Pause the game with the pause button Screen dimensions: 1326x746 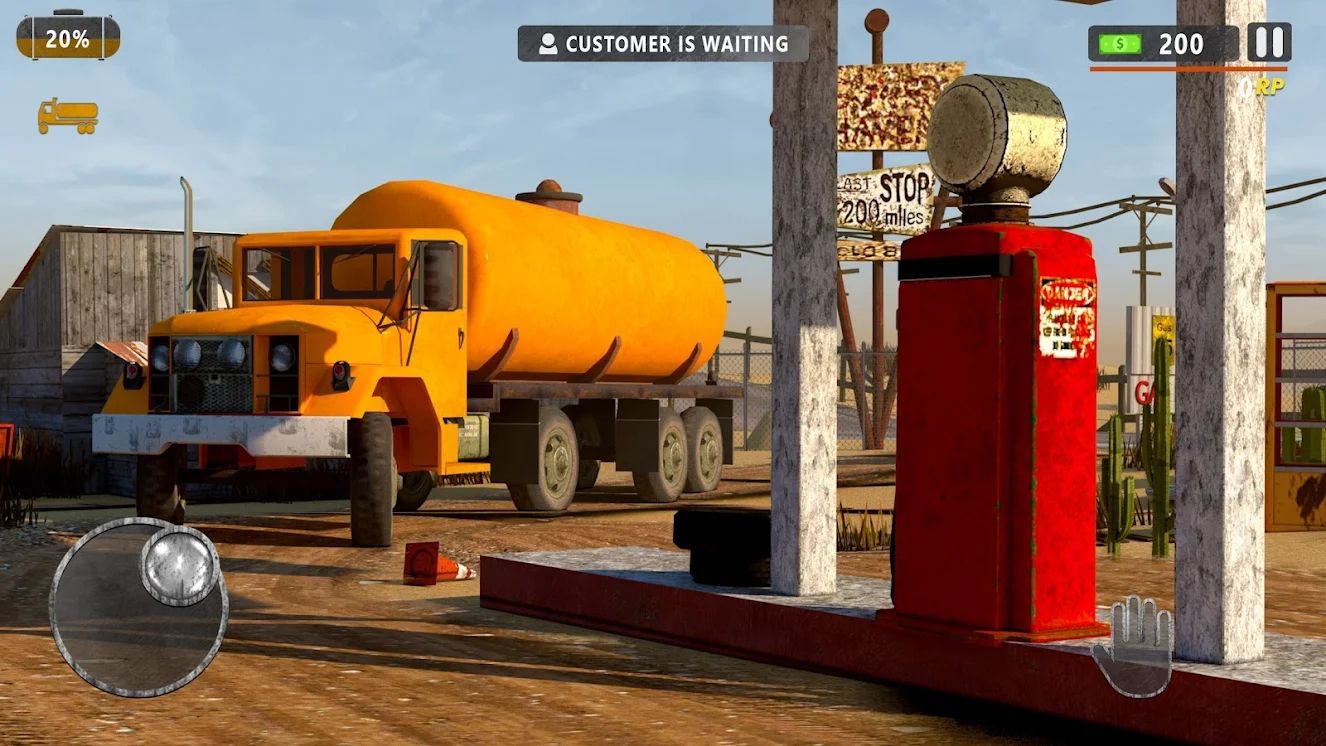click(1268, 43)
